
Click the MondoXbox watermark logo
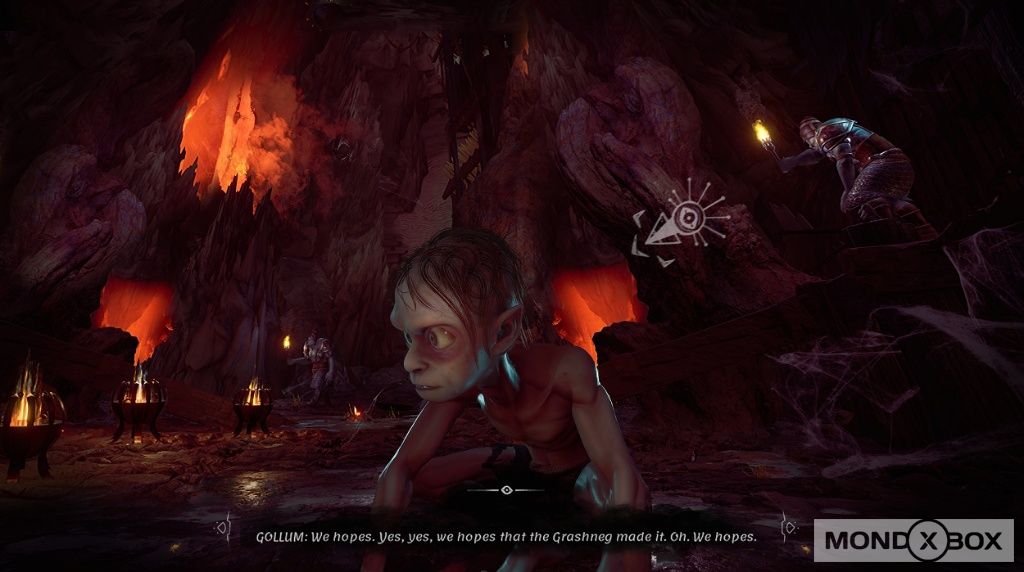tap(913, 541)
